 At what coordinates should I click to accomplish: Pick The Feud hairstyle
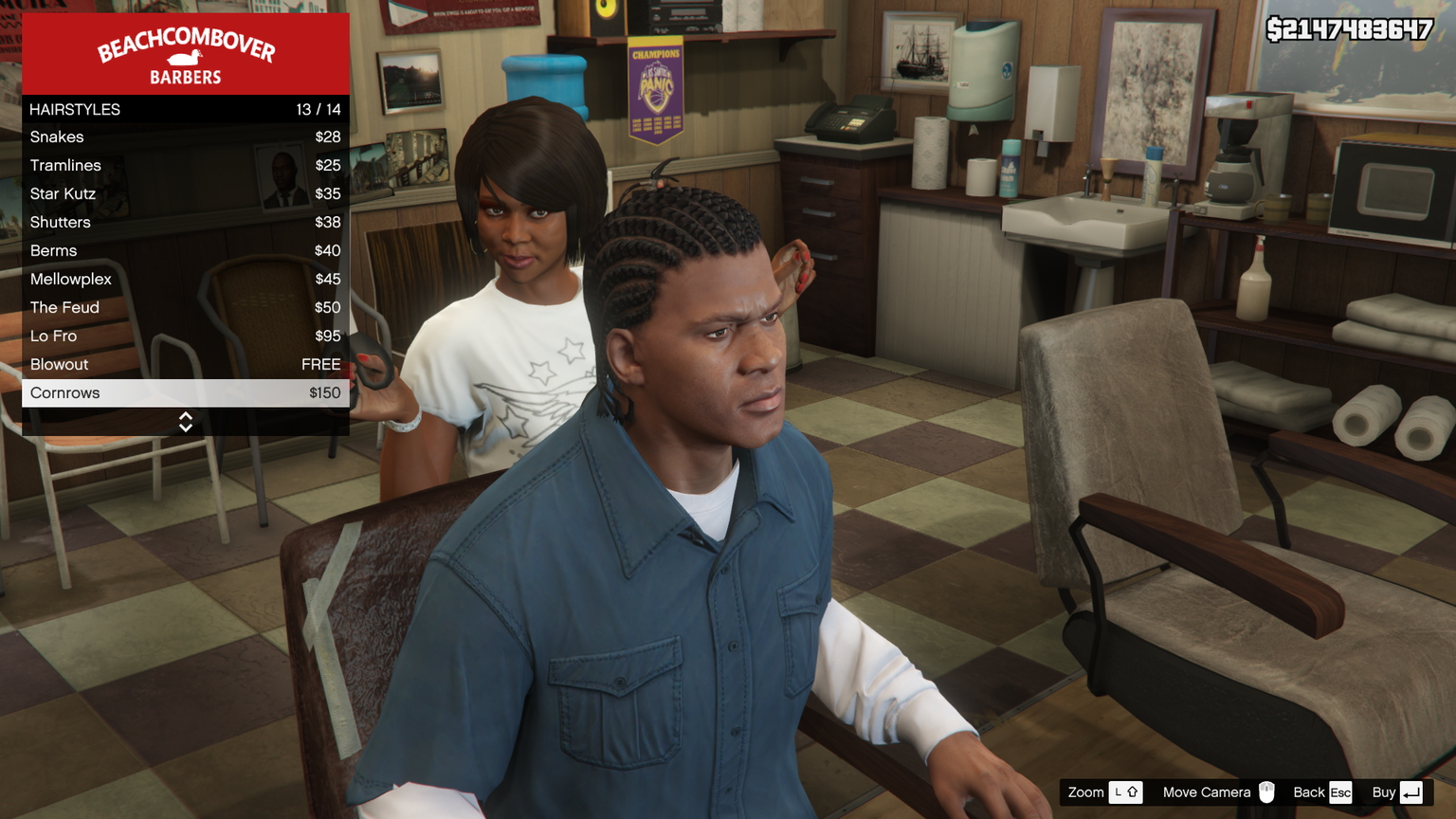point(185,308)
